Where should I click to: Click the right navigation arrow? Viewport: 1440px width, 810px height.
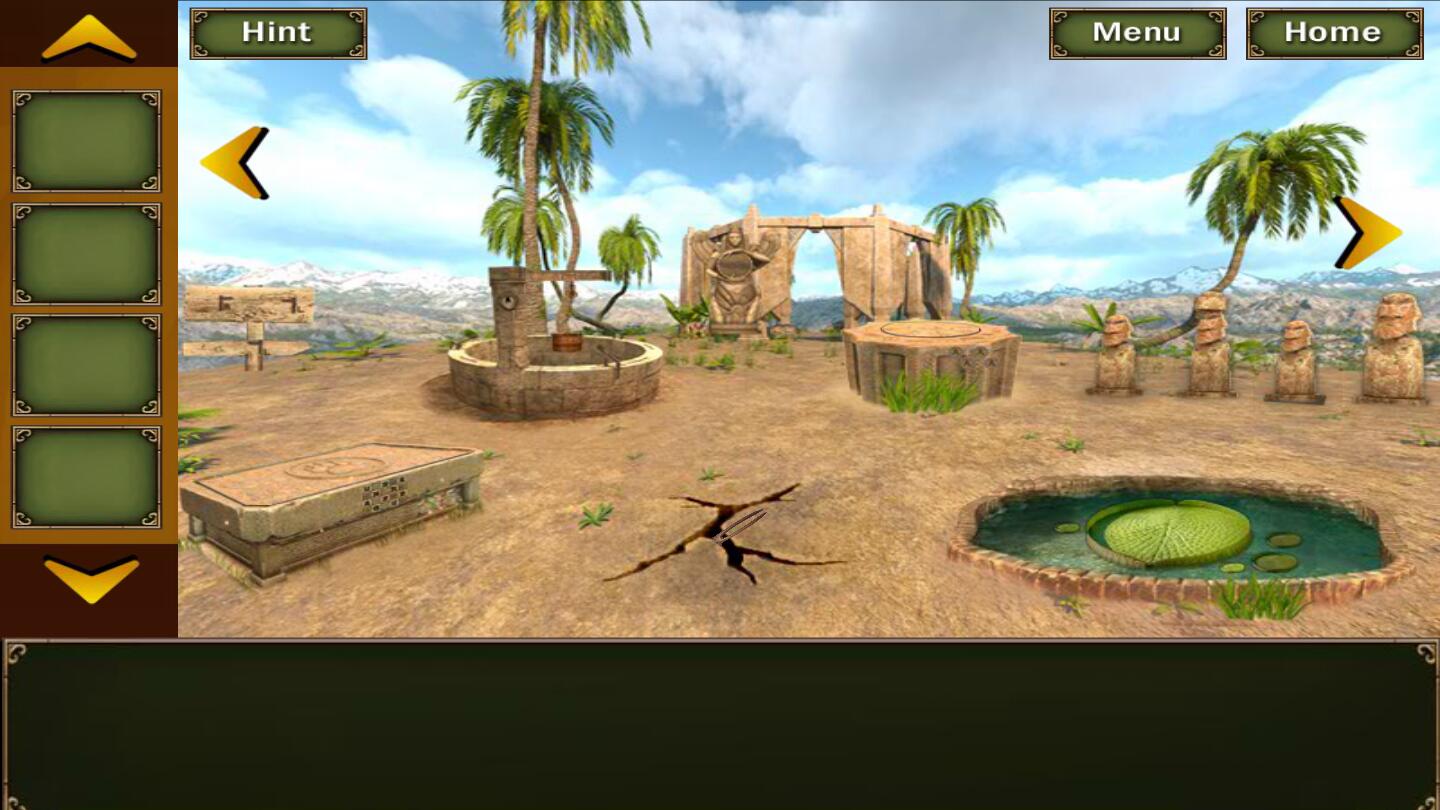click(x=1365, y=232)
